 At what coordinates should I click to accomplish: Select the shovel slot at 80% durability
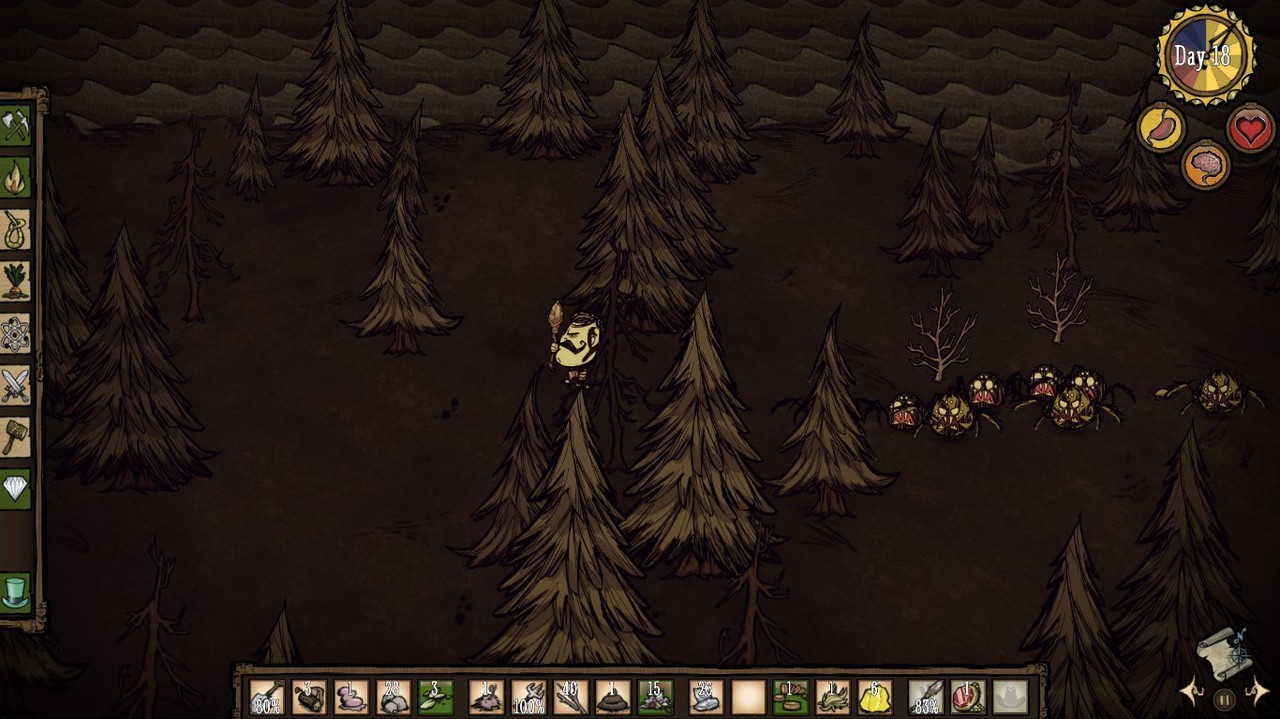click(x=267, y=697)
